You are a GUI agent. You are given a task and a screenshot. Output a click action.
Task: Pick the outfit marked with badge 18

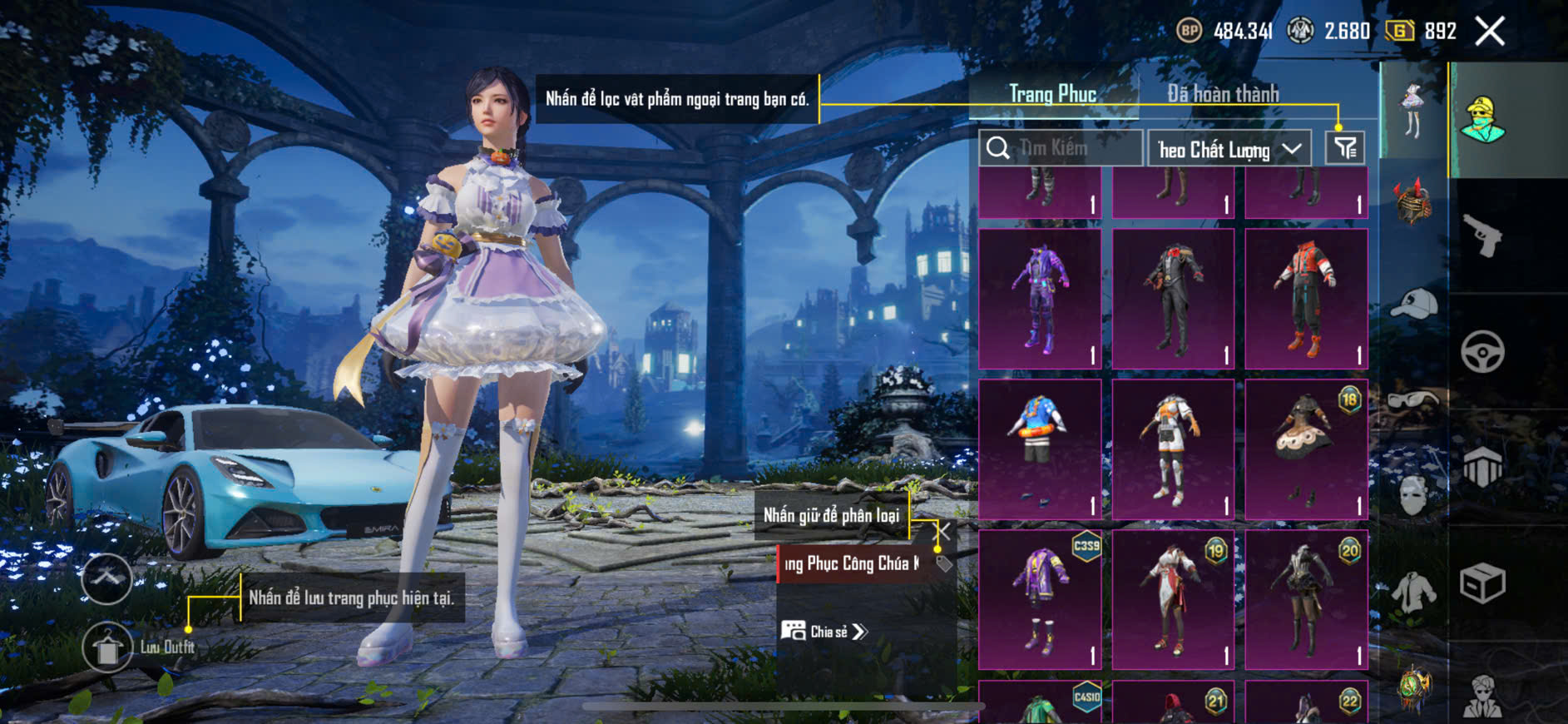1306,449
